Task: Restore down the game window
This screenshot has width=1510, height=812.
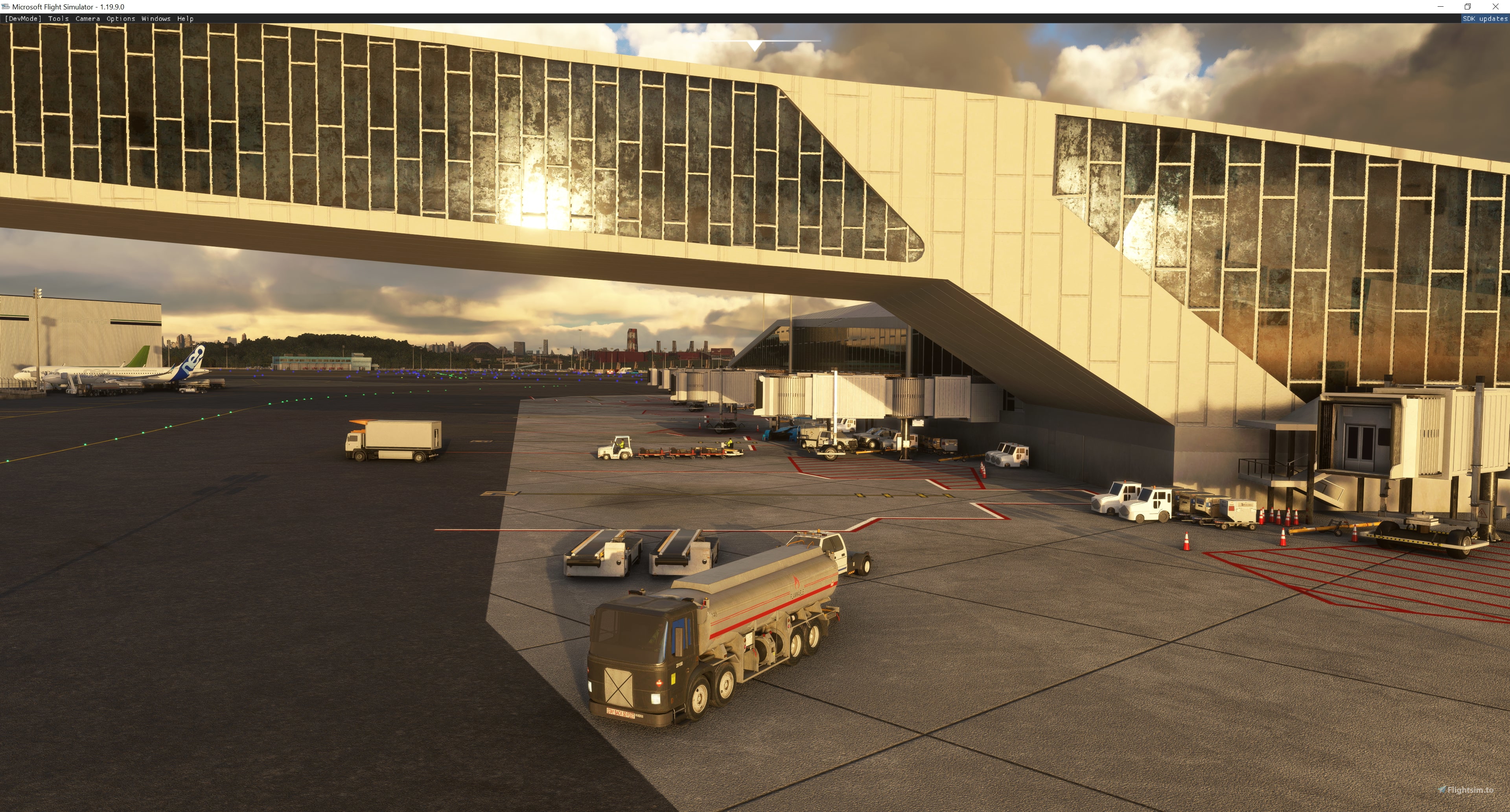Action: pyautogui.click(x=1468, y=6)
